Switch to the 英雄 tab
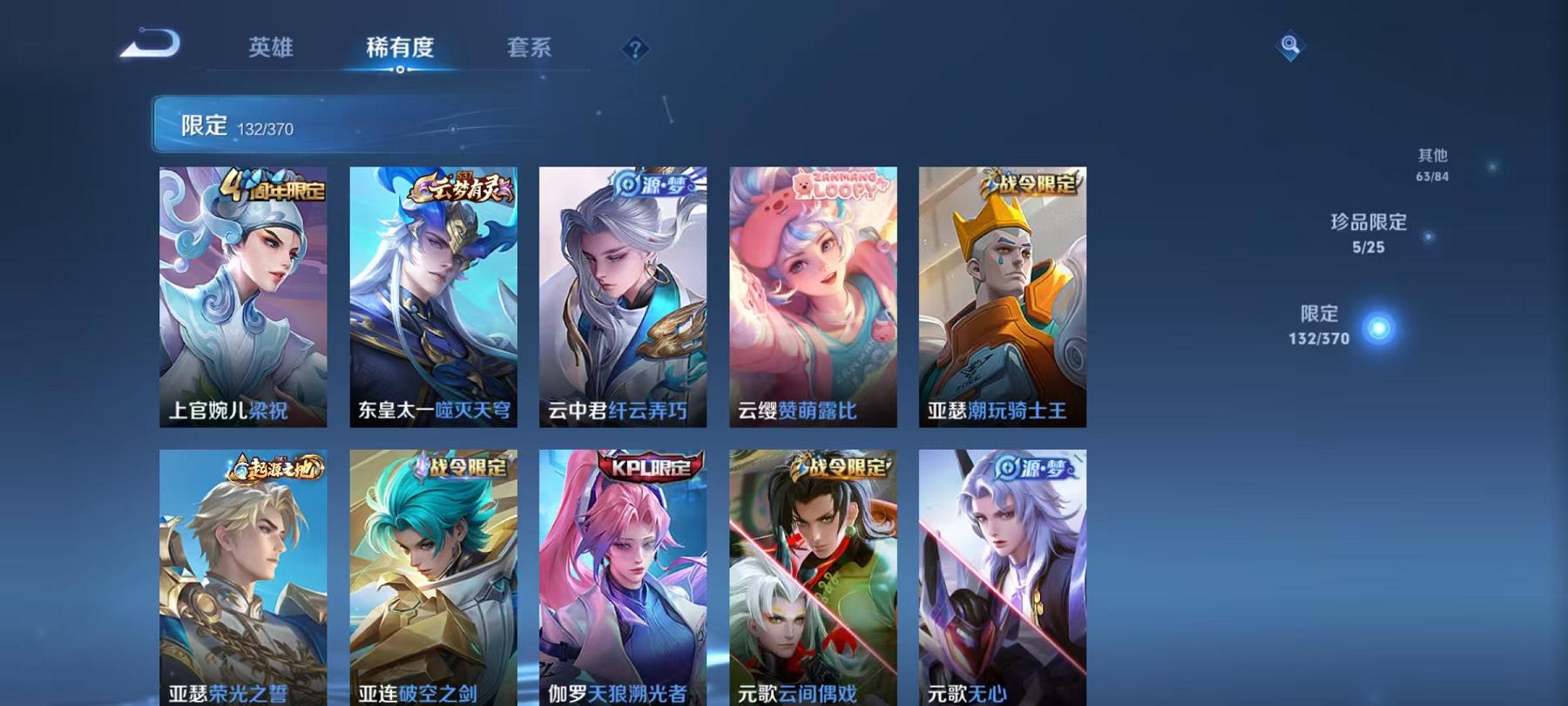Image resolution: width=1568 pixels, height=706 pixels. point(272,49)
